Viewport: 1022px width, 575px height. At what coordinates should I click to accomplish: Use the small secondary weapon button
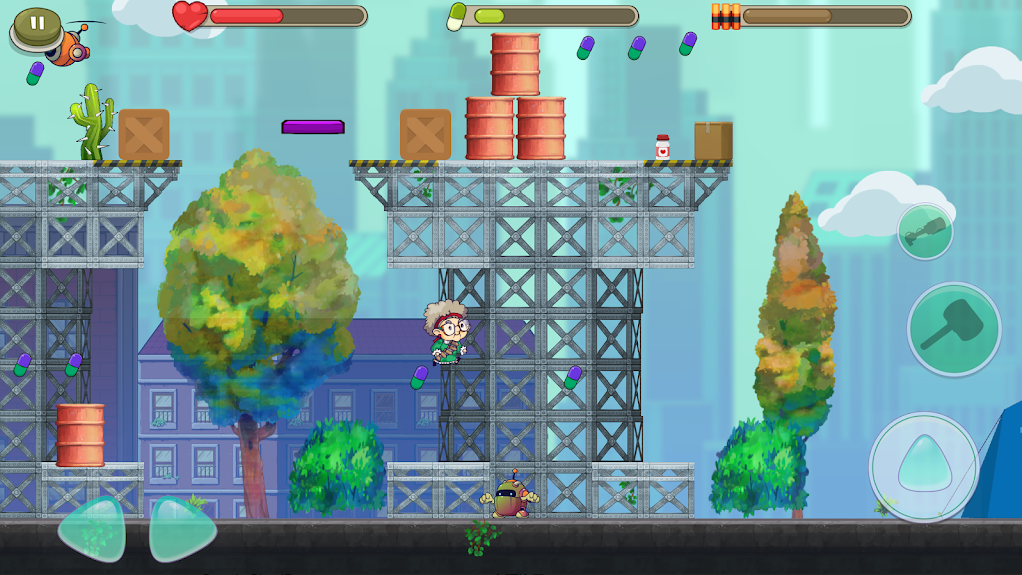pos(925,232)
